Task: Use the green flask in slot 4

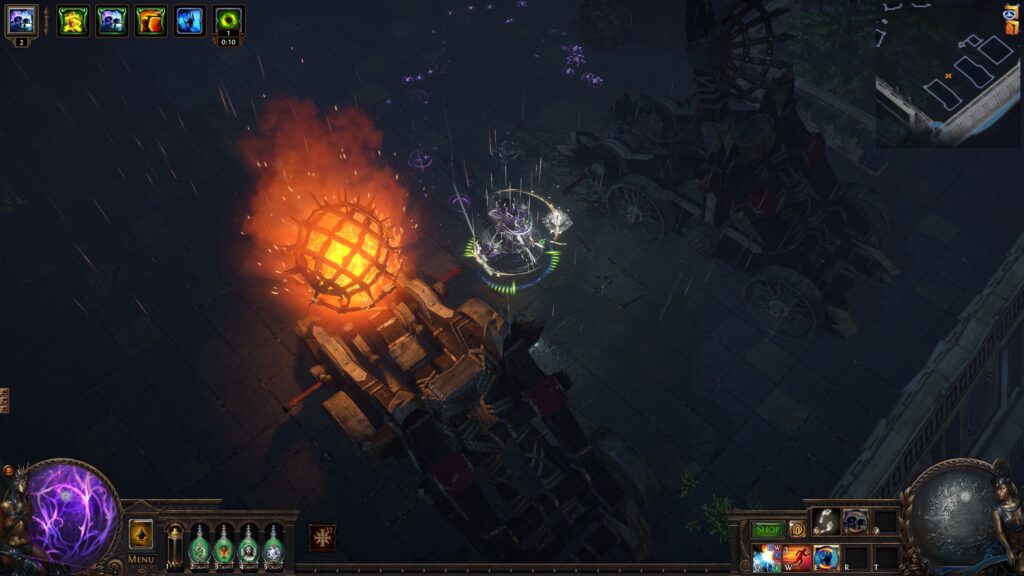Action: [x=248, y=546]
